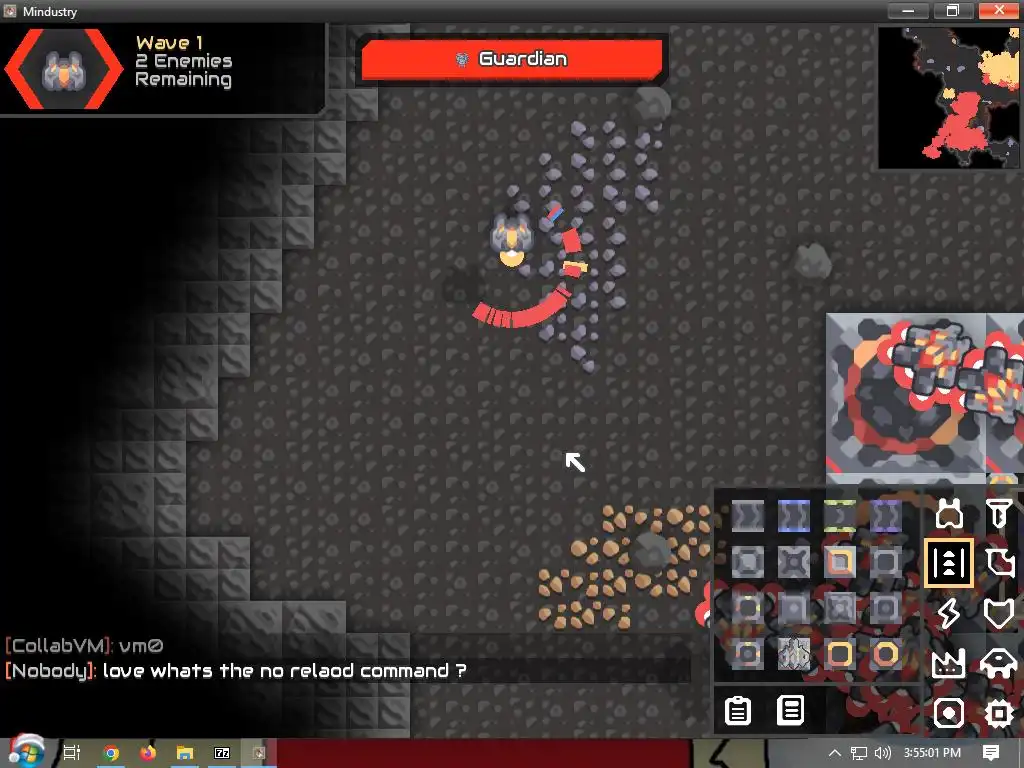Open the power category lightning icon

(948, 613)
